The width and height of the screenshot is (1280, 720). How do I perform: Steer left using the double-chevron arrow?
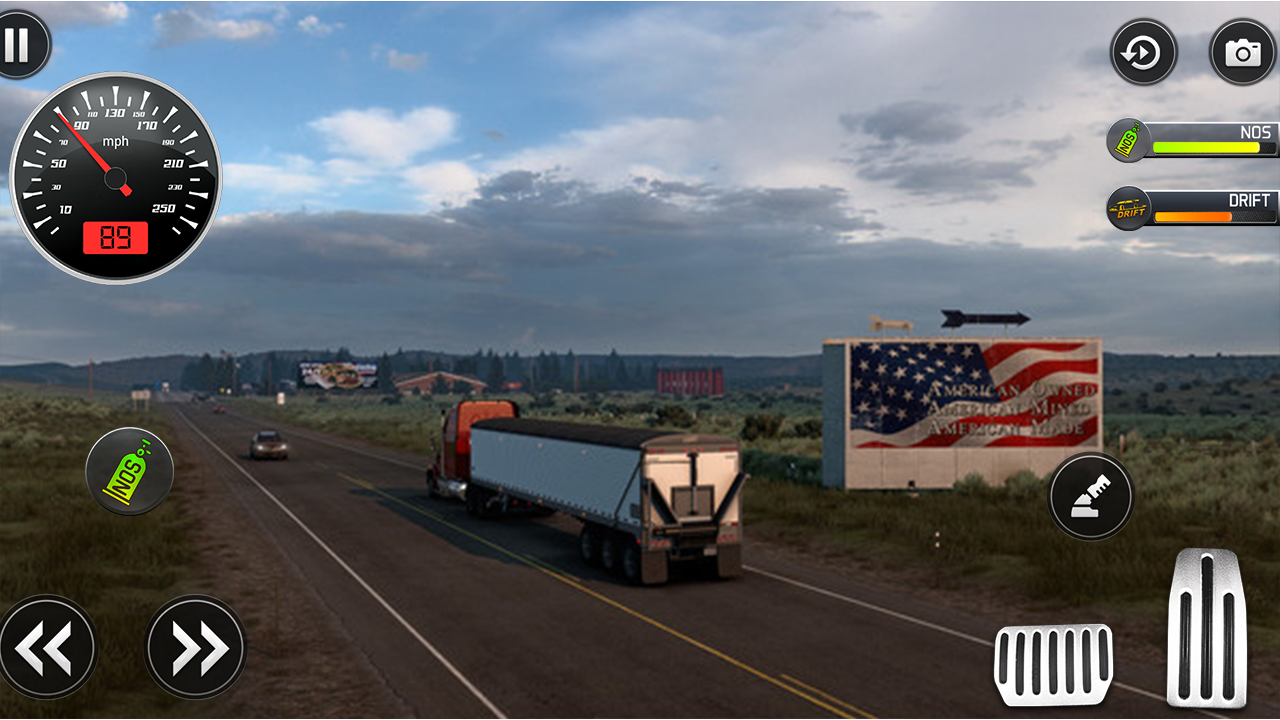(48, 645)
